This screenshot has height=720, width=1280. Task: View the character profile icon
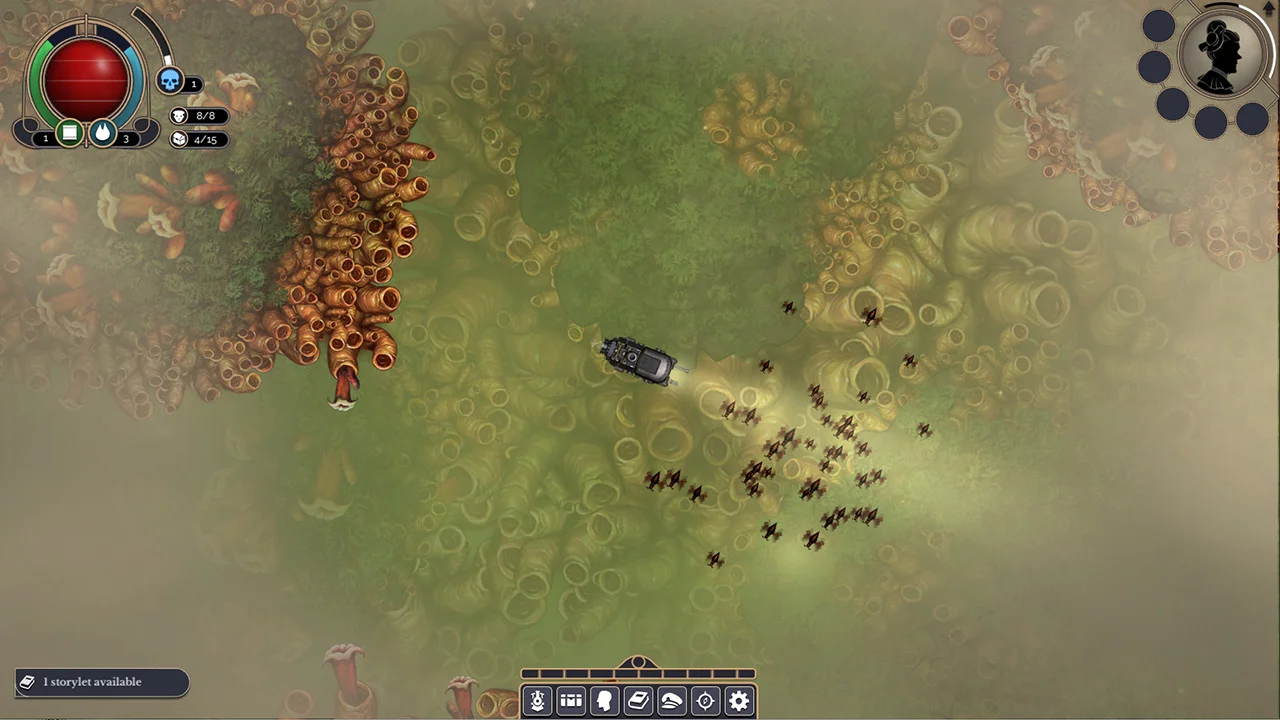604,700
